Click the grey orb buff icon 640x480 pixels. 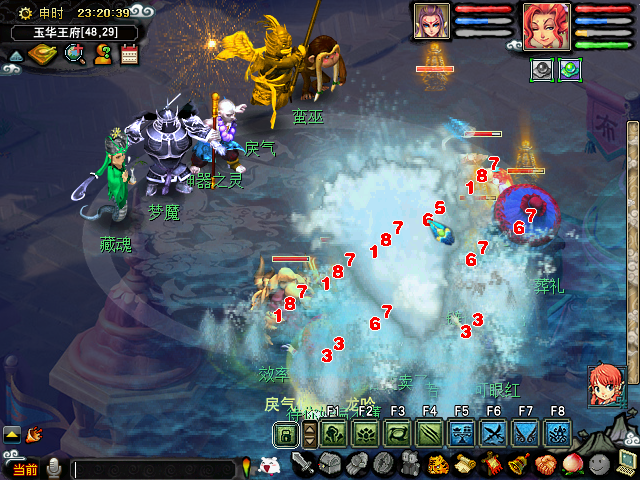[x=542, y=70]
